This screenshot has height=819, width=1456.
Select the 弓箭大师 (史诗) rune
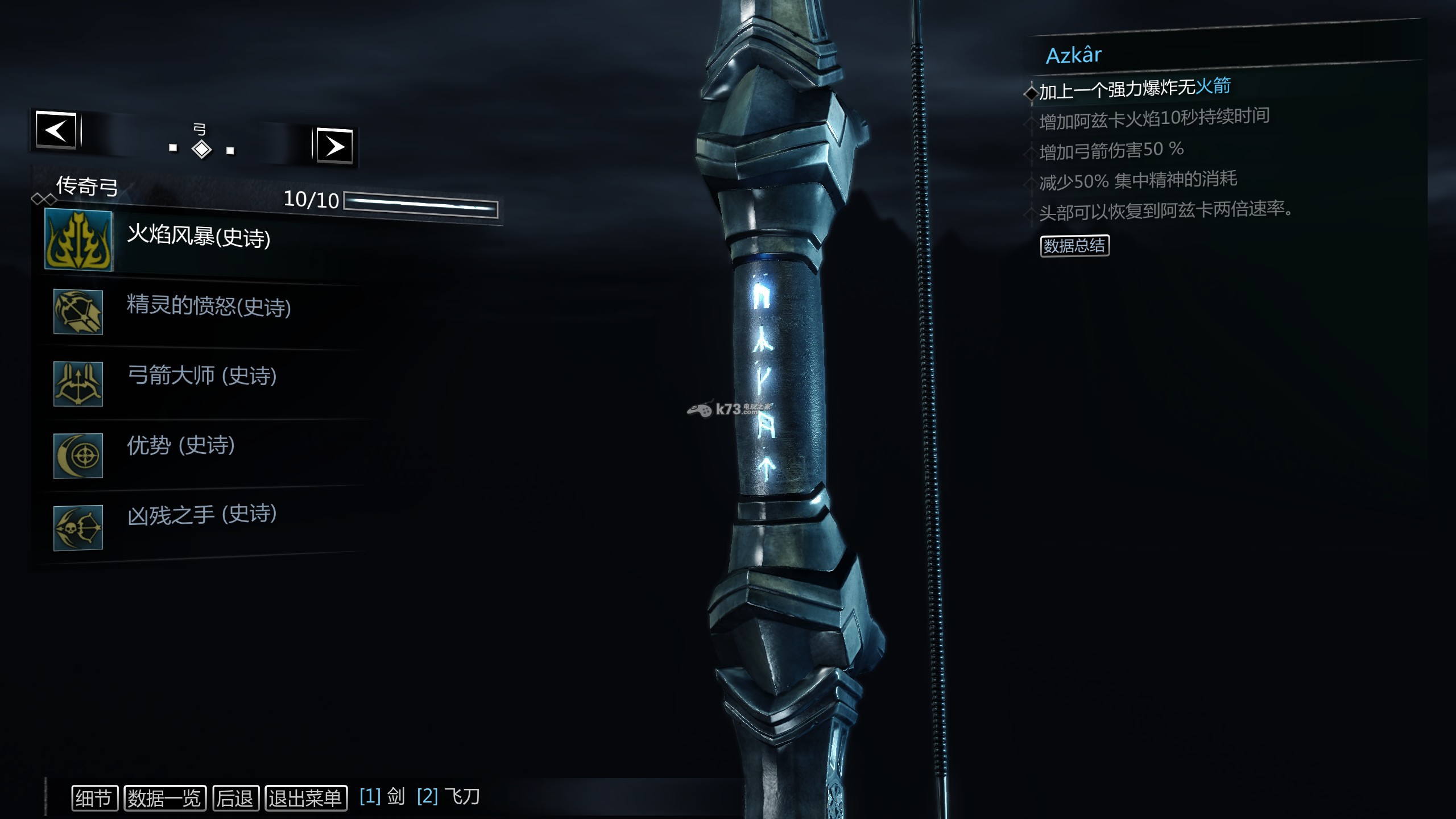201,376
